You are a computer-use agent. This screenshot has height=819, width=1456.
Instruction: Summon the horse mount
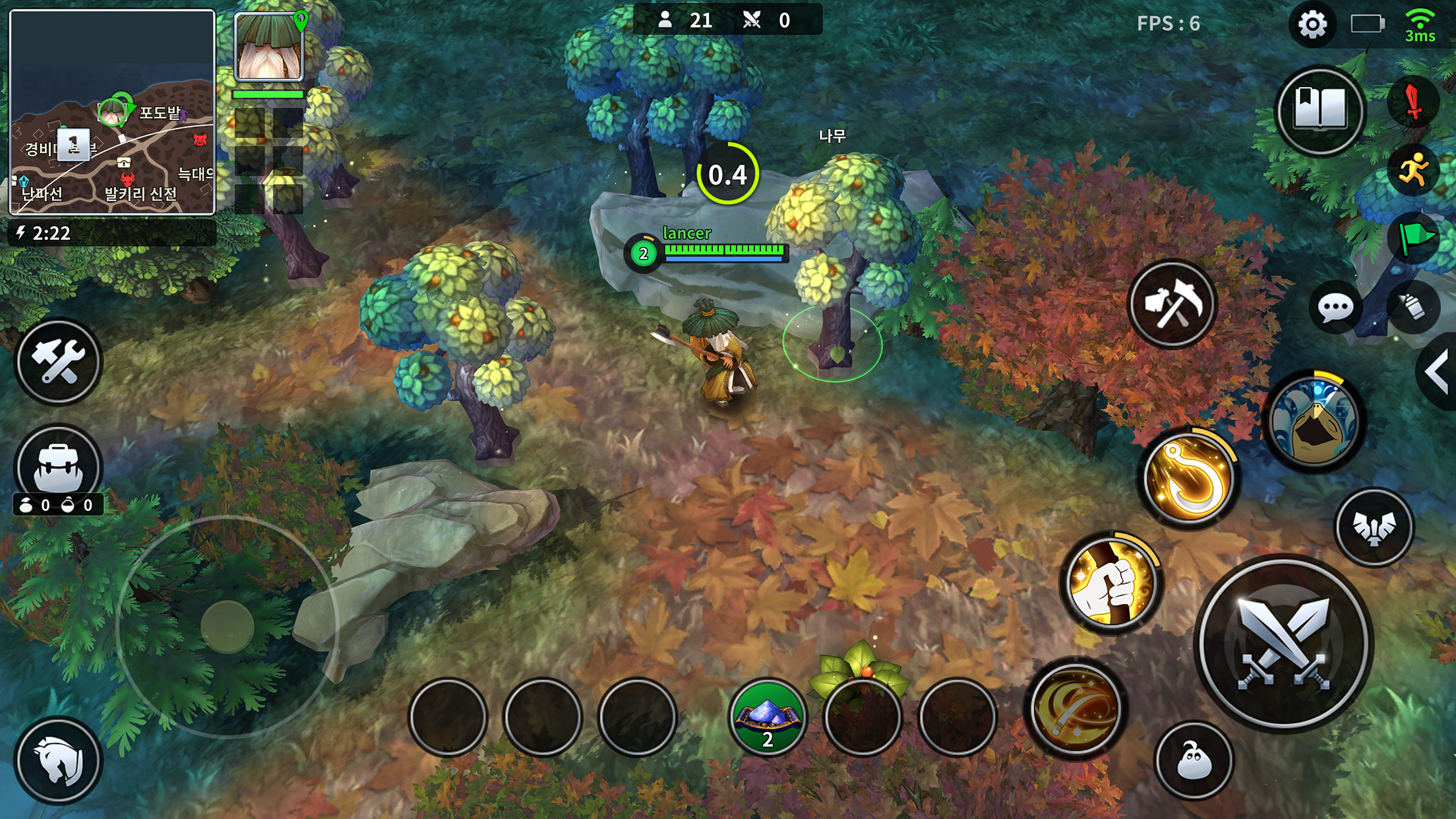coord(58,761)
